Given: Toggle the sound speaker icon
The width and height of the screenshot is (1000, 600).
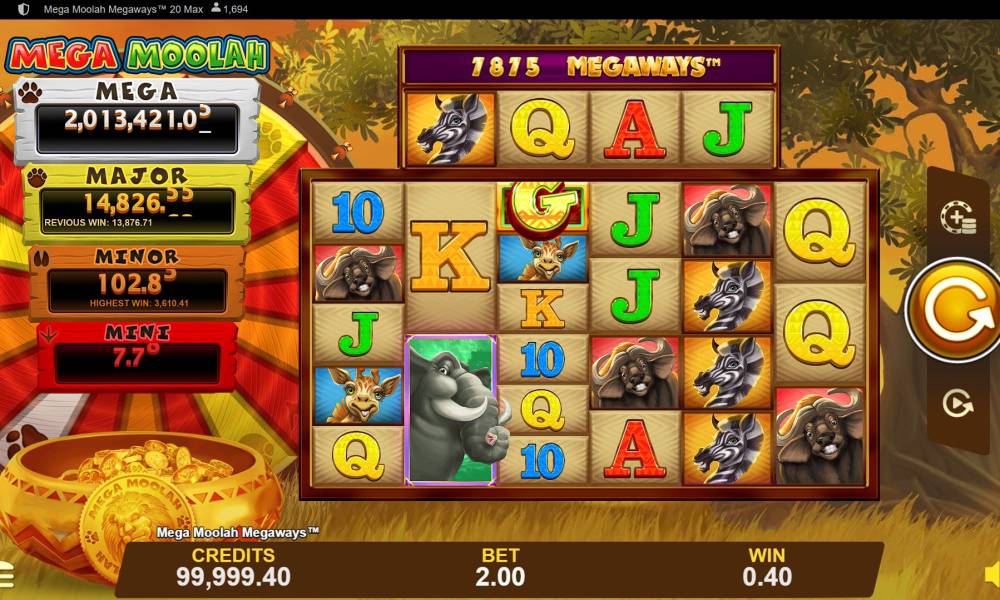Looking at the screenshot, I should pos(991,574).
